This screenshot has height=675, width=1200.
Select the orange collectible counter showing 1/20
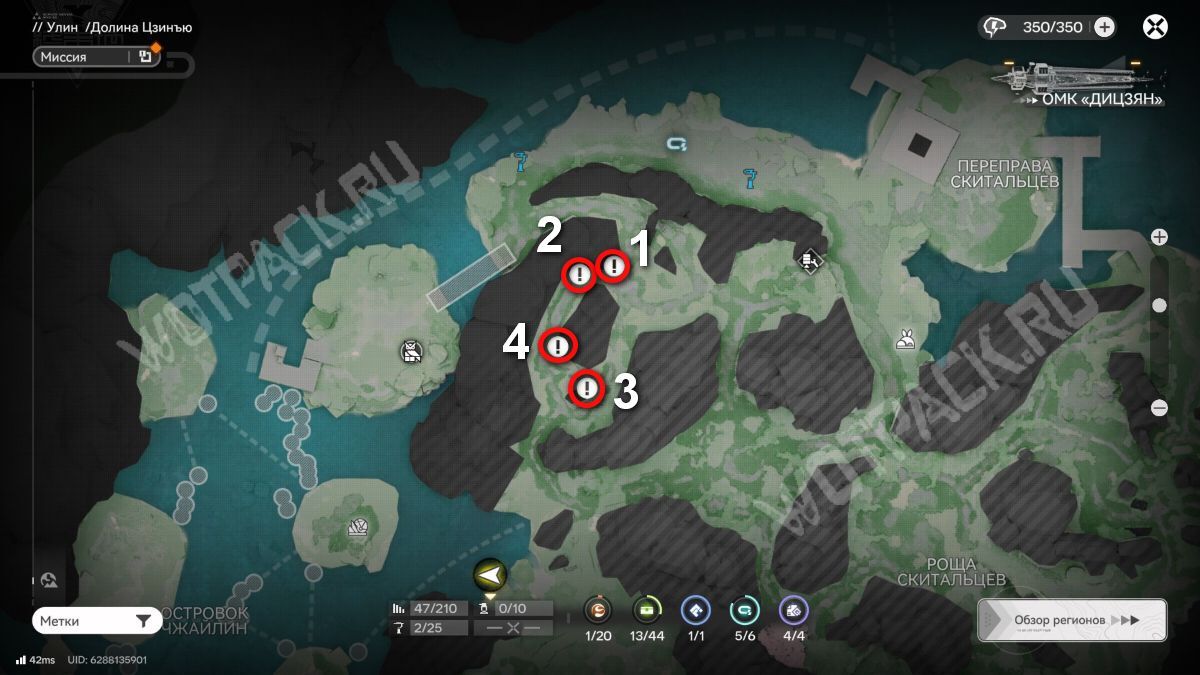[597, 609]
